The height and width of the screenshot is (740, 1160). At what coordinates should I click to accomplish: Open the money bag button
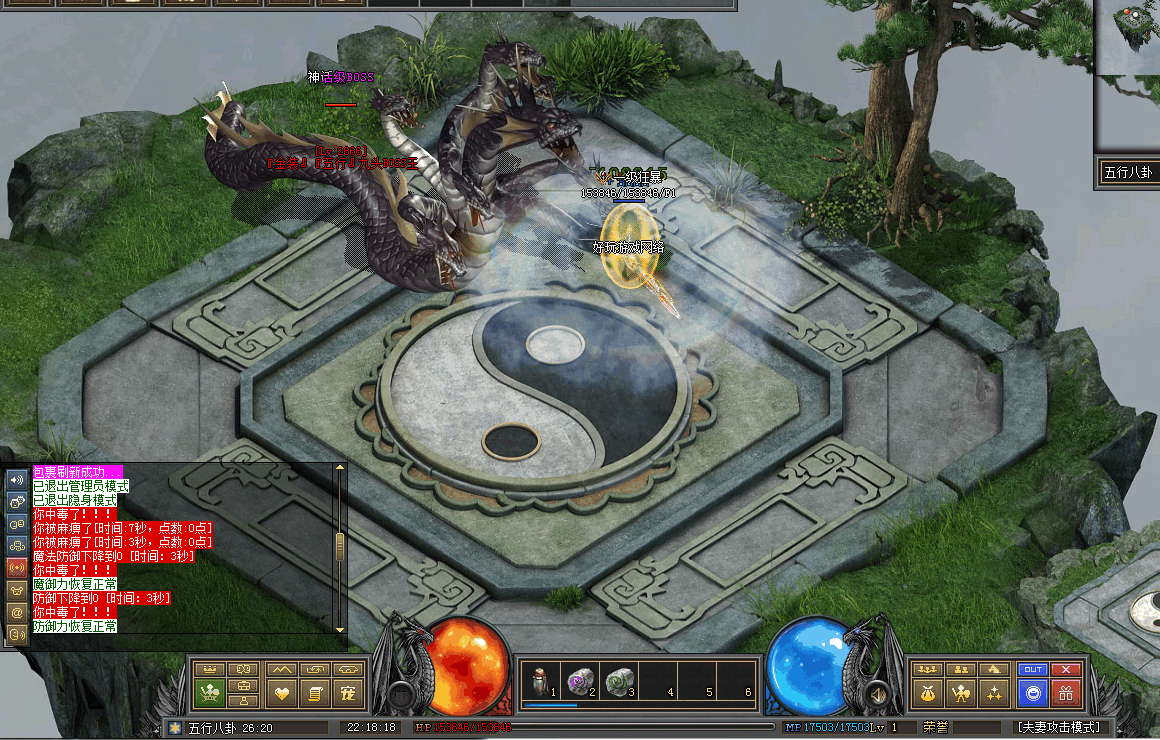coord(926,692)
